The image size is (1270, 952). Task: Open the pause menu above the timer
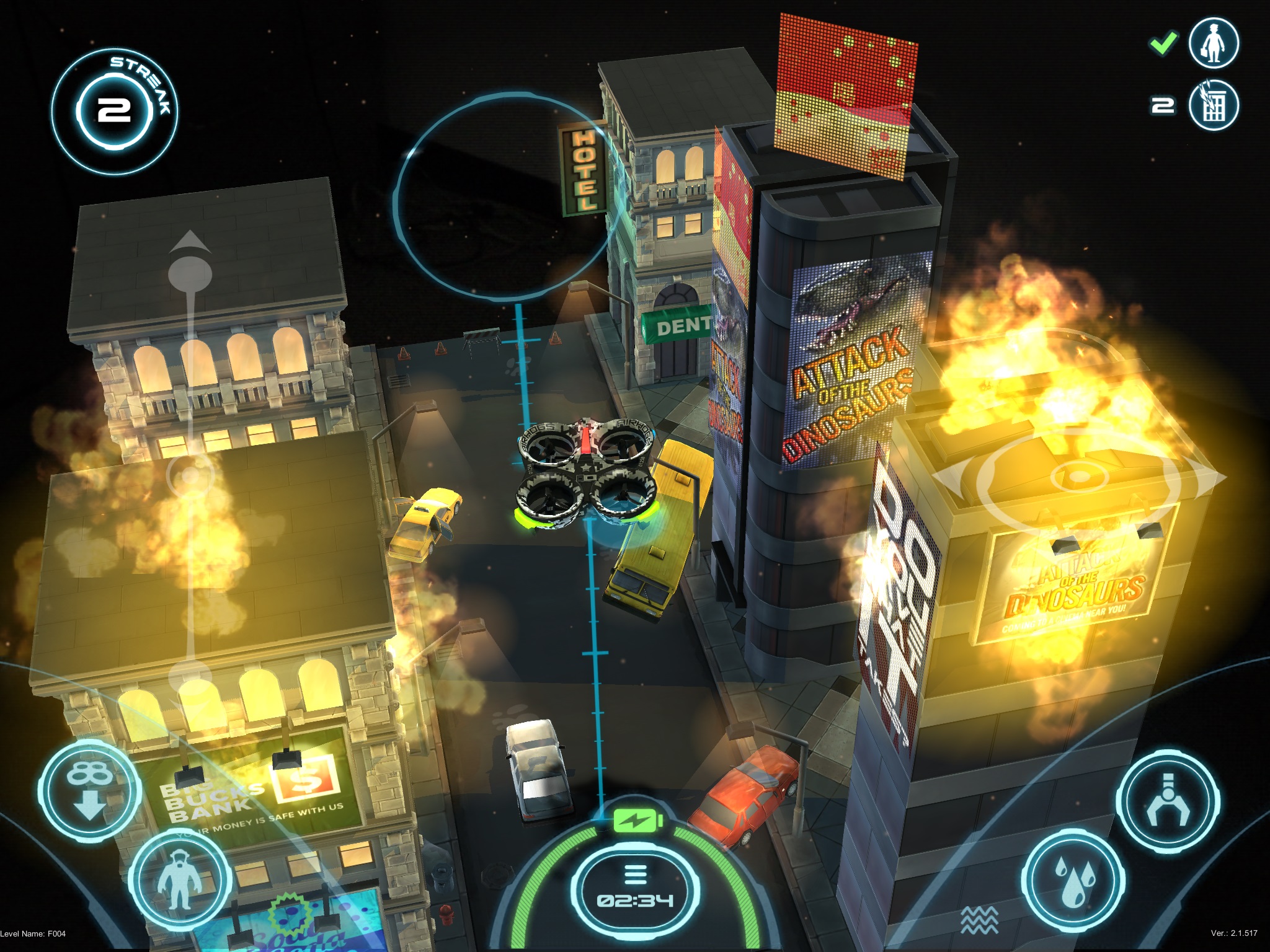point(634,875)
